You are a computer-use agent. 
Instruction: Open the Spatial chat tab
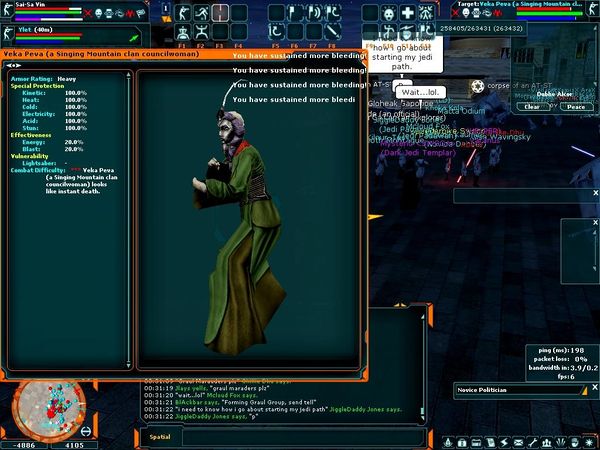pos(160,436)
